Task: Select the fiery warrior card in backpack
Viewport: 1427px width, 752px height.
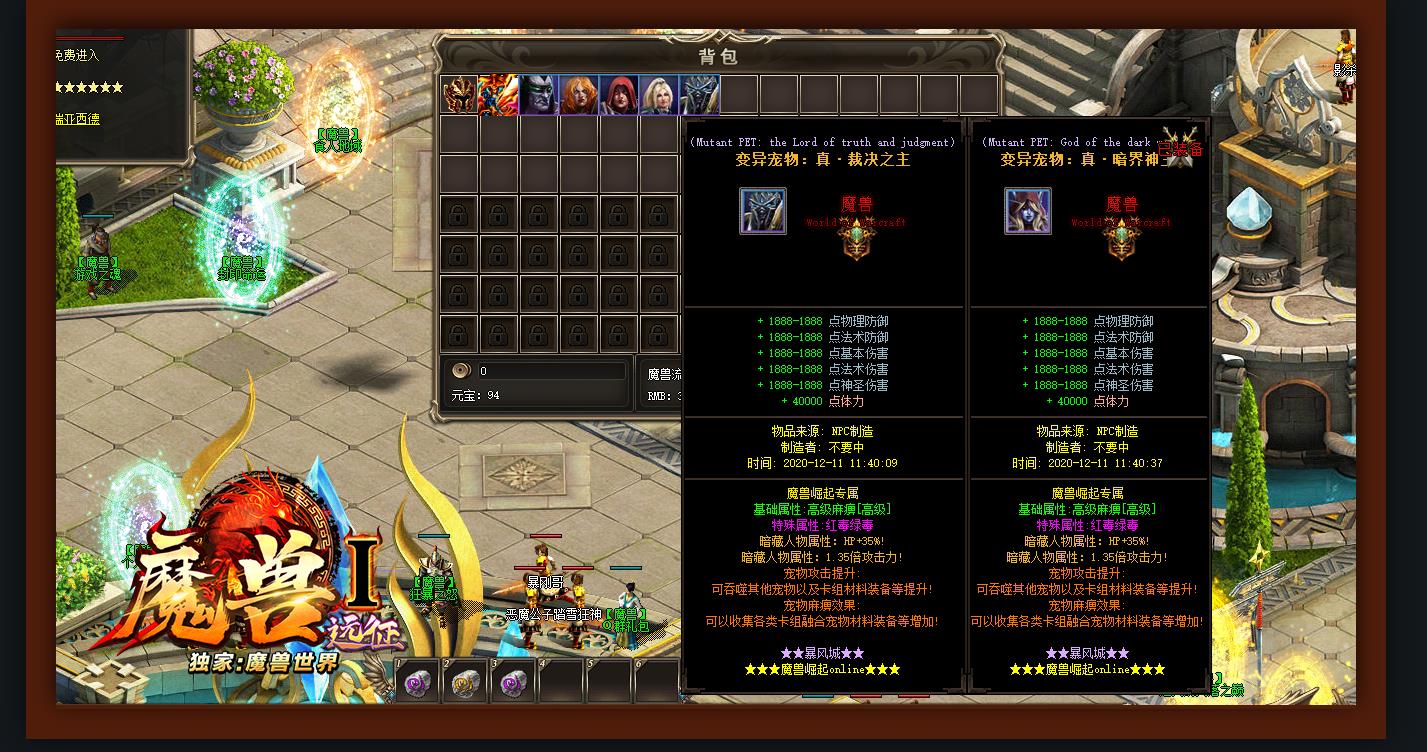Action: tap(498, 95)
